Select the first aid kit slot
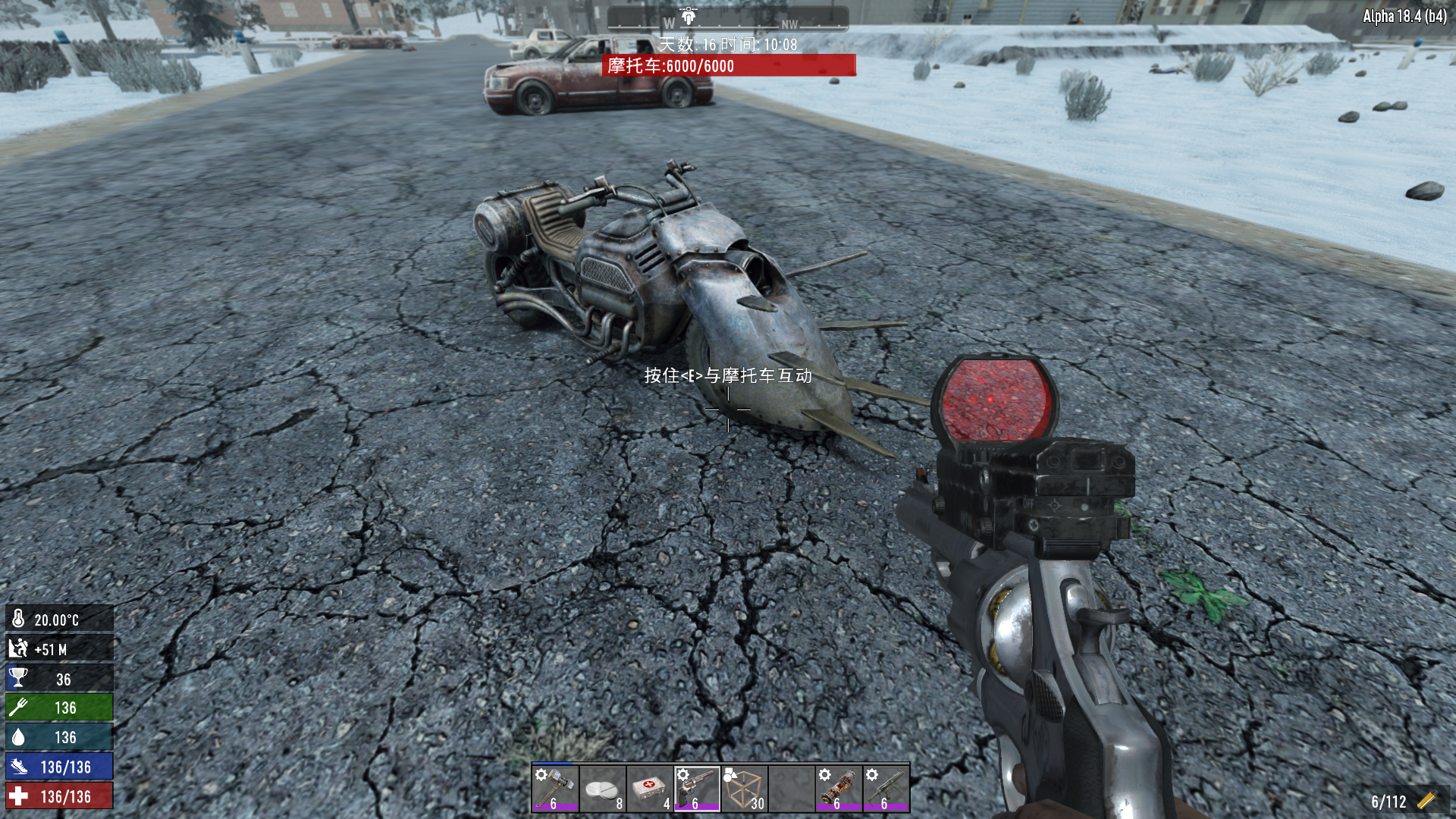The width and height of the screenshot is (1456, 819). [x=649, y=789]
